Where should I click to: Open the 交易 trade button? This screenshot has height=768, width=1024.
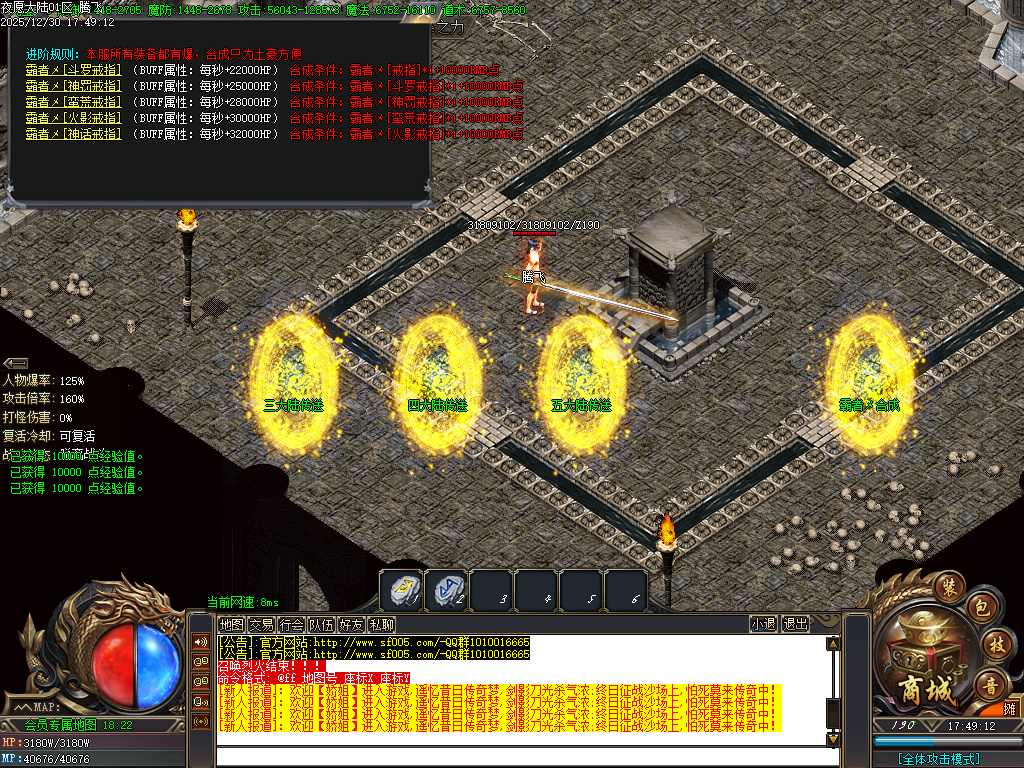pos(262,624)
